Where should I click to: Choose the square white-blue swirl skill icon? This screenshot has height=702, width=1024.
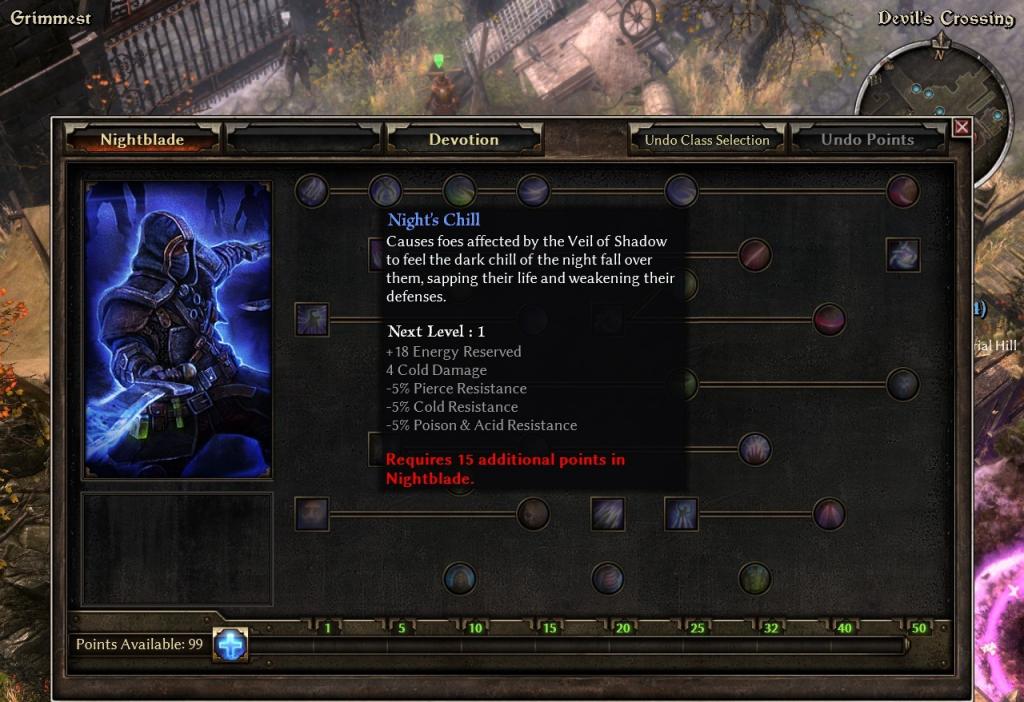(903, 255)
